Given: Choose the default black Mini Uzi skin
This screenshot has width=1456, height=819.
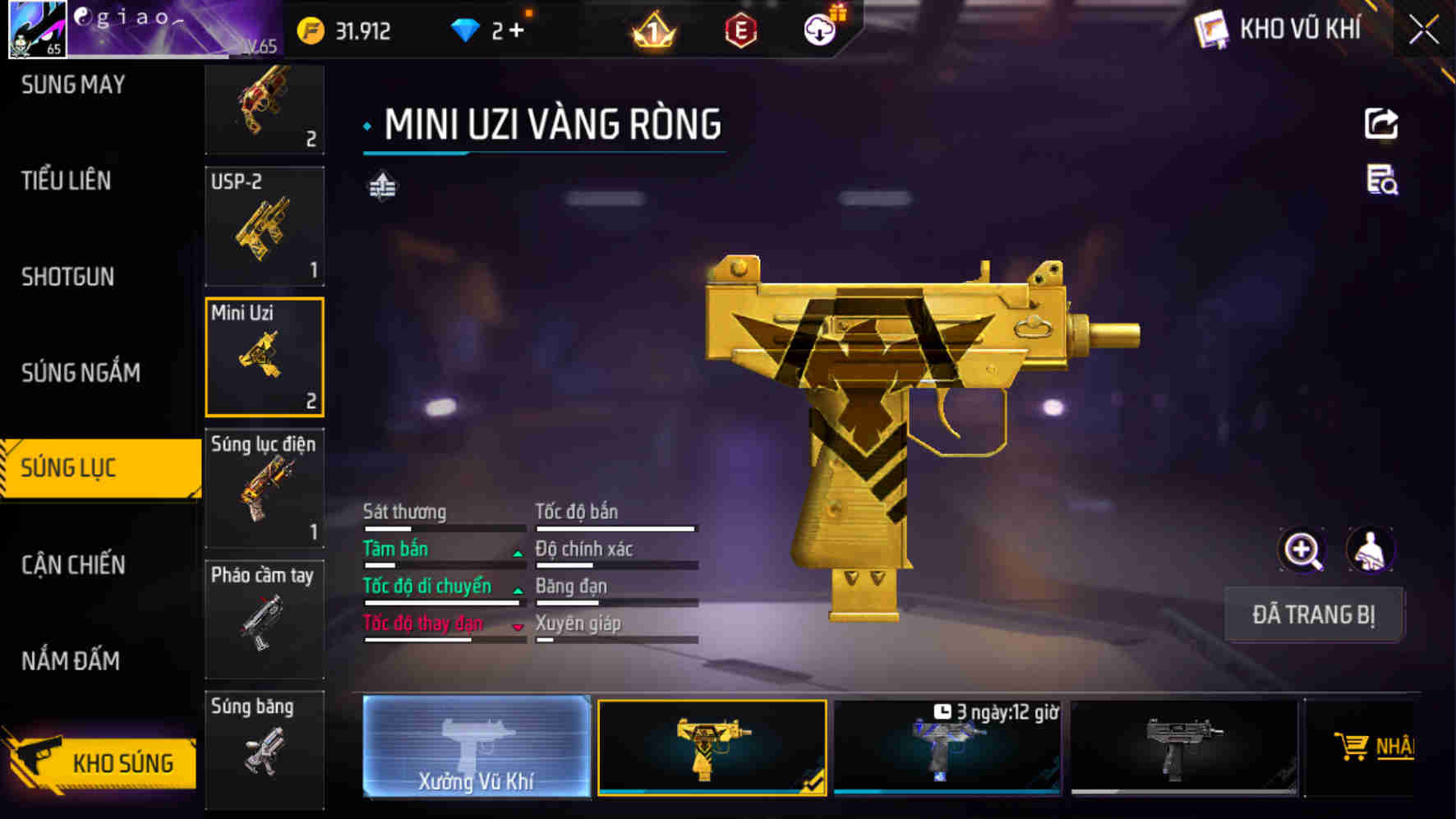Looking at the screenshot, I should (1183, 748).
